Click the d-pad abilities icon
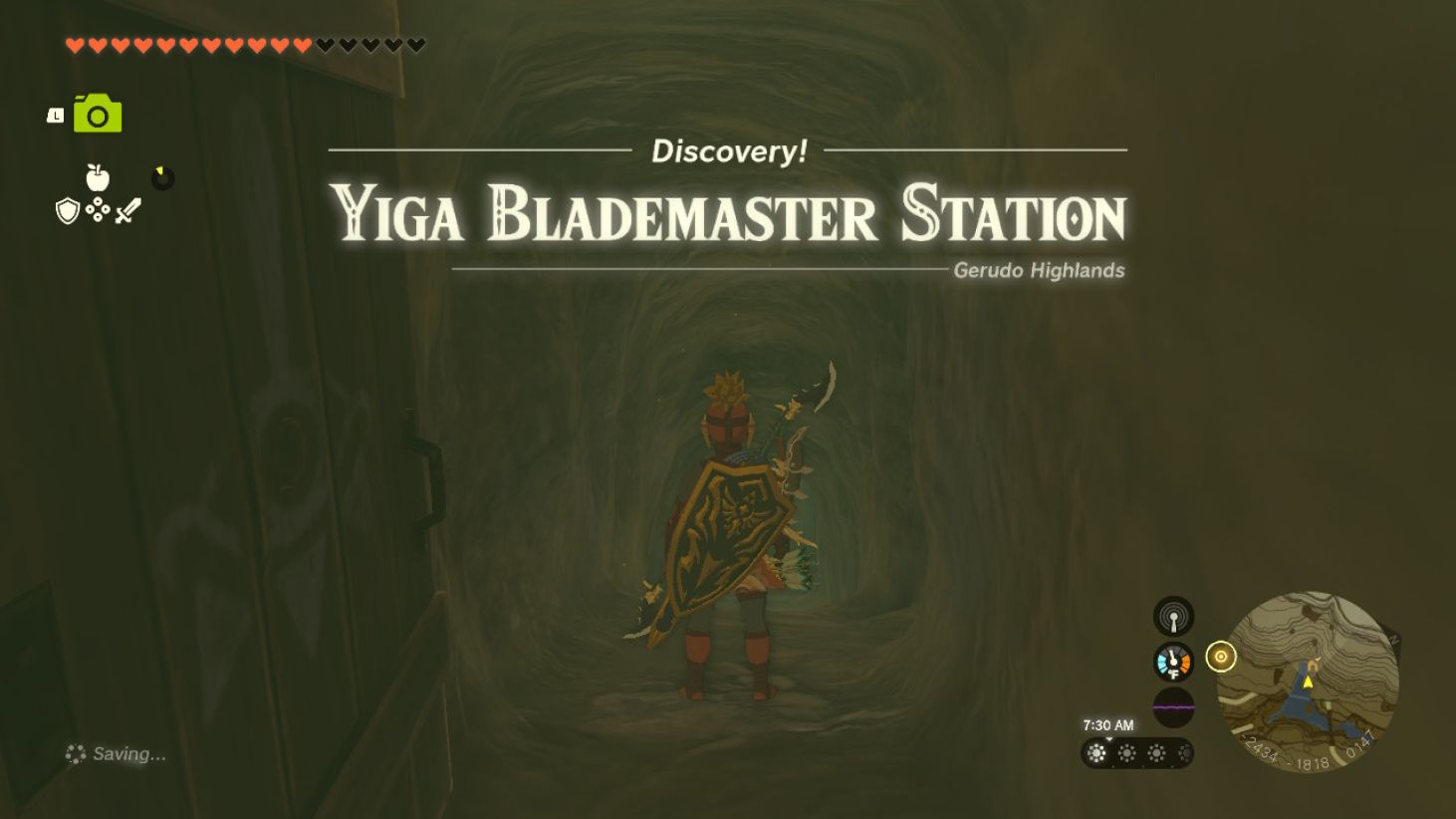This screenshot has height=819, width=1456. [97, 210]
